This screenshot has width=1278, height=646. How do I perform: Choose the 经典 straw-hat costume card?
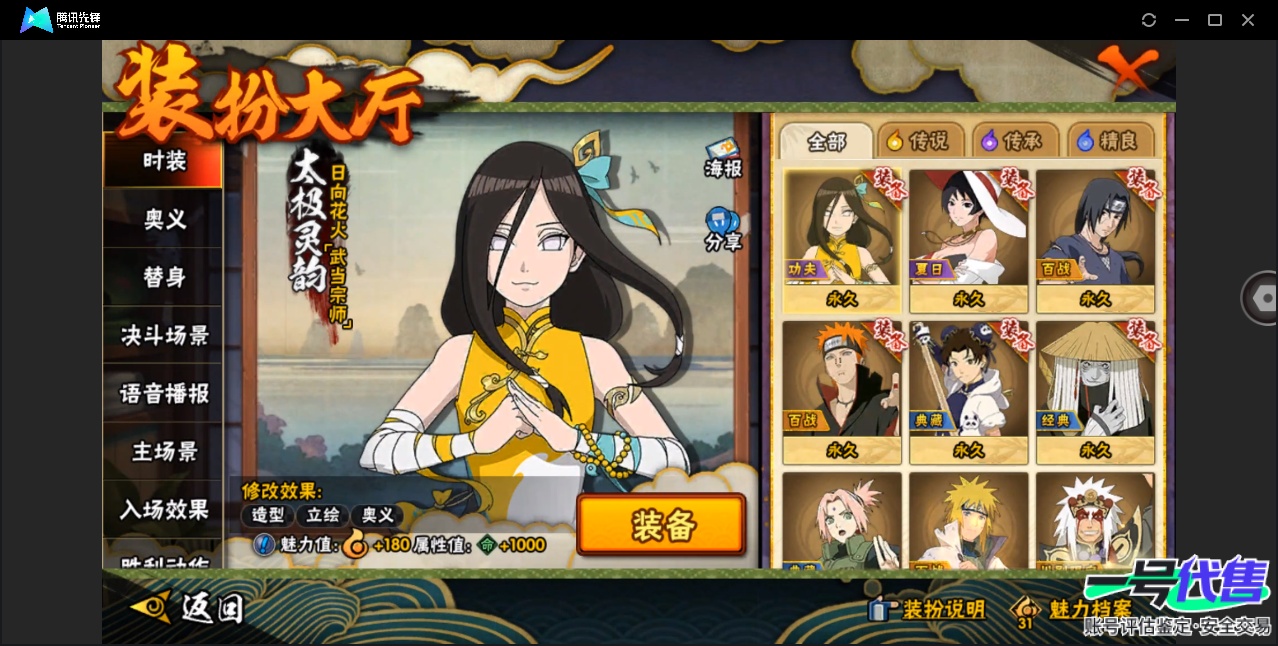(x=1095, y=392)
